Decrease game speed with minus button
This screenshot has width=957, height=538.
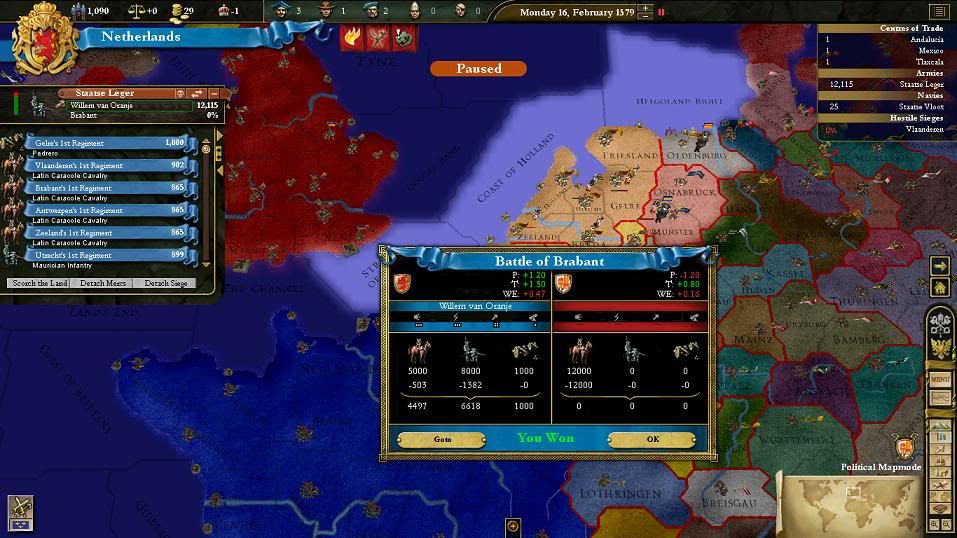(x=646, y=17)
